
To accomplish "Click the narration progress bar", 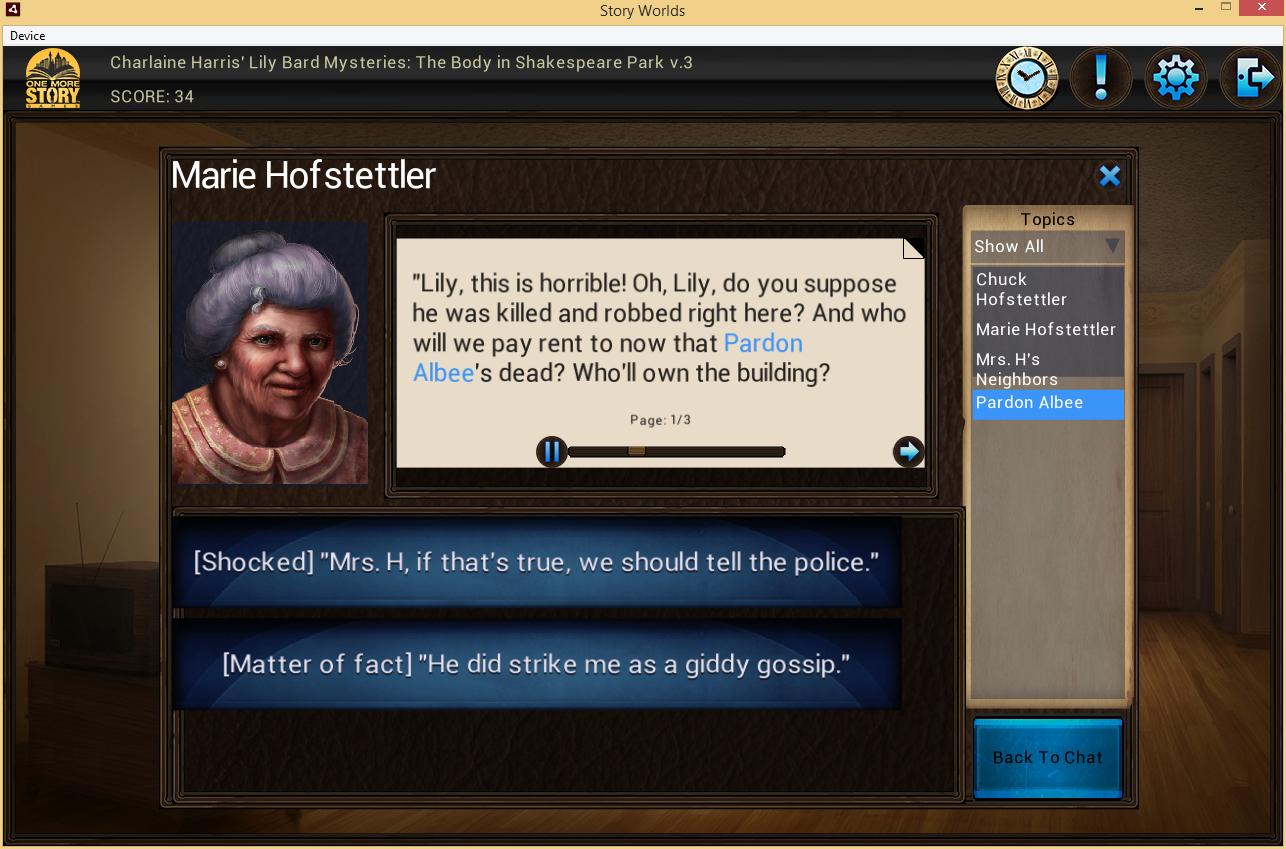I will 676,452.
